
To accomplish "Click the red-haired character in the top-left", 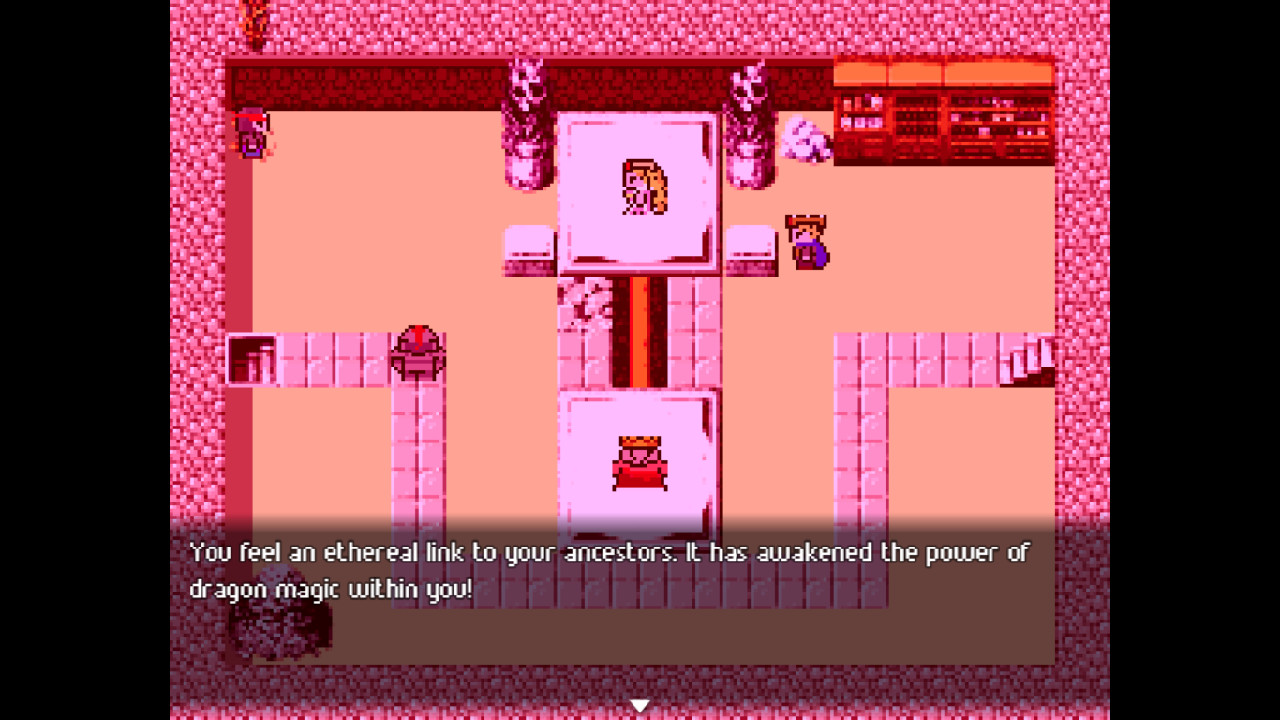I will (x=250, y=133).
